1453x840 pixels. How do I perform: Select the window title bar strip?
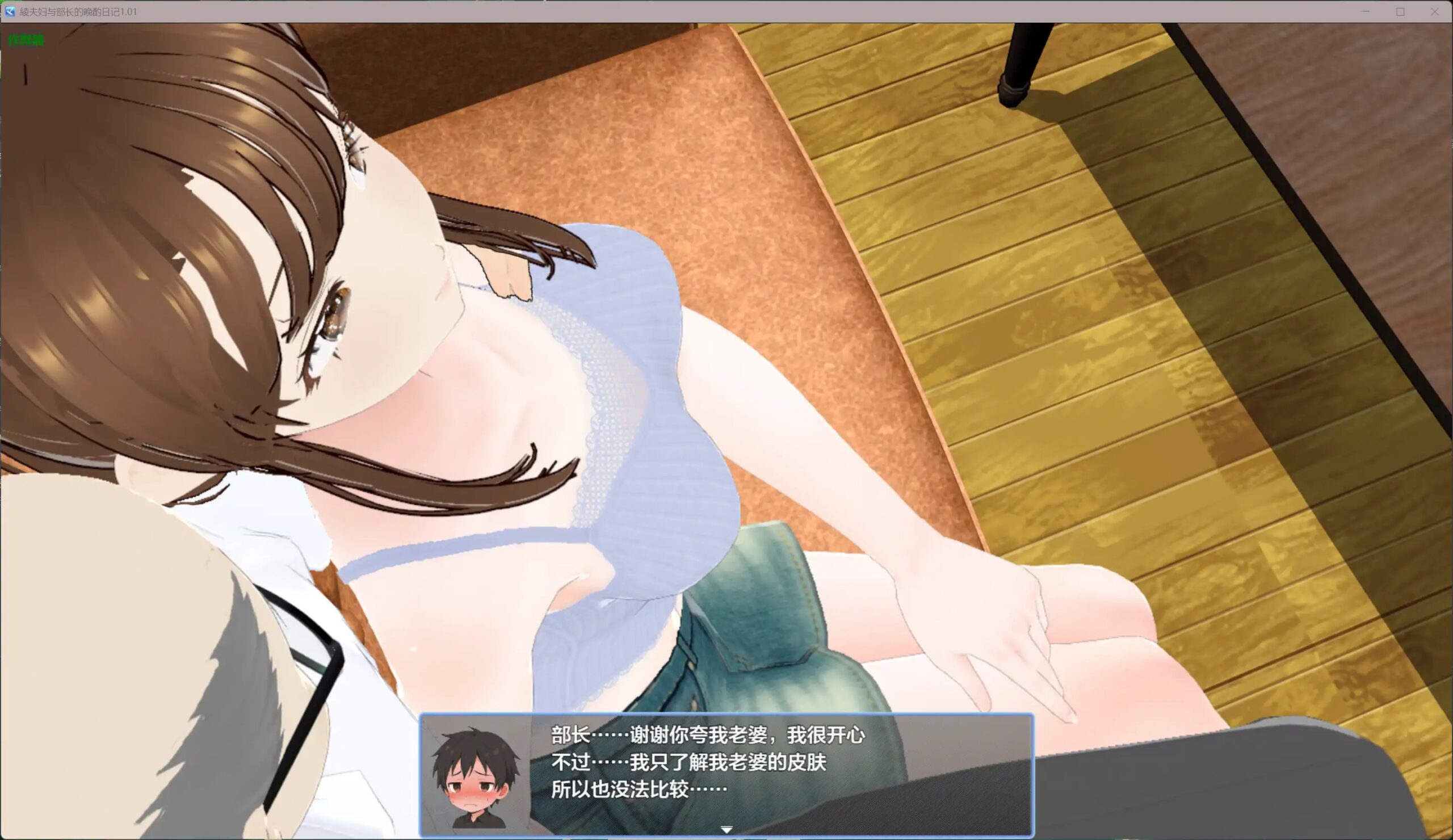pyautogui.click(x=692, y=11)
